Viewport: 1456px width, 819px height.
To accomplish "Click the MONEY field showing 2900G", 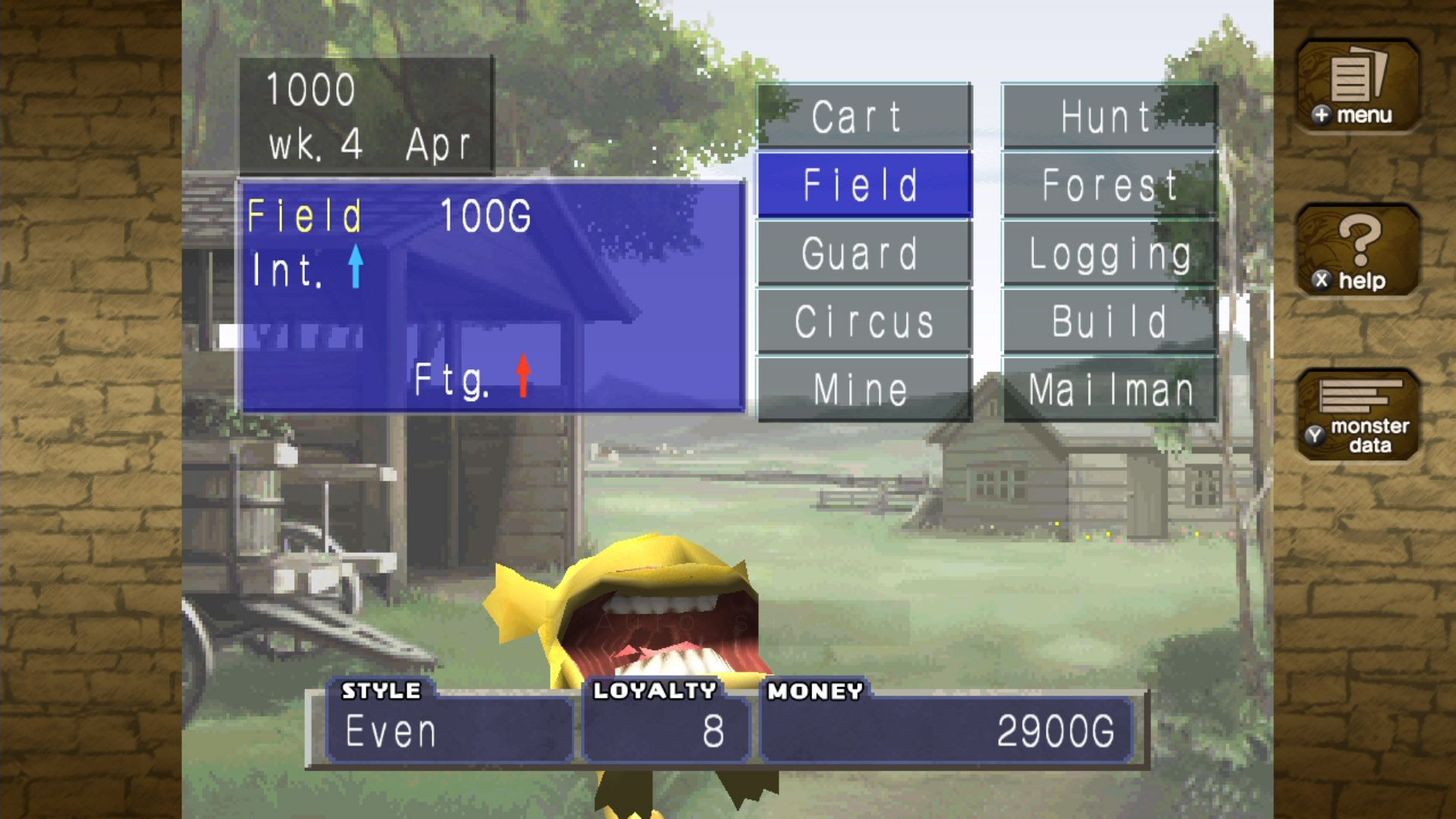I will pyautogui.click(x=948, y=730).
